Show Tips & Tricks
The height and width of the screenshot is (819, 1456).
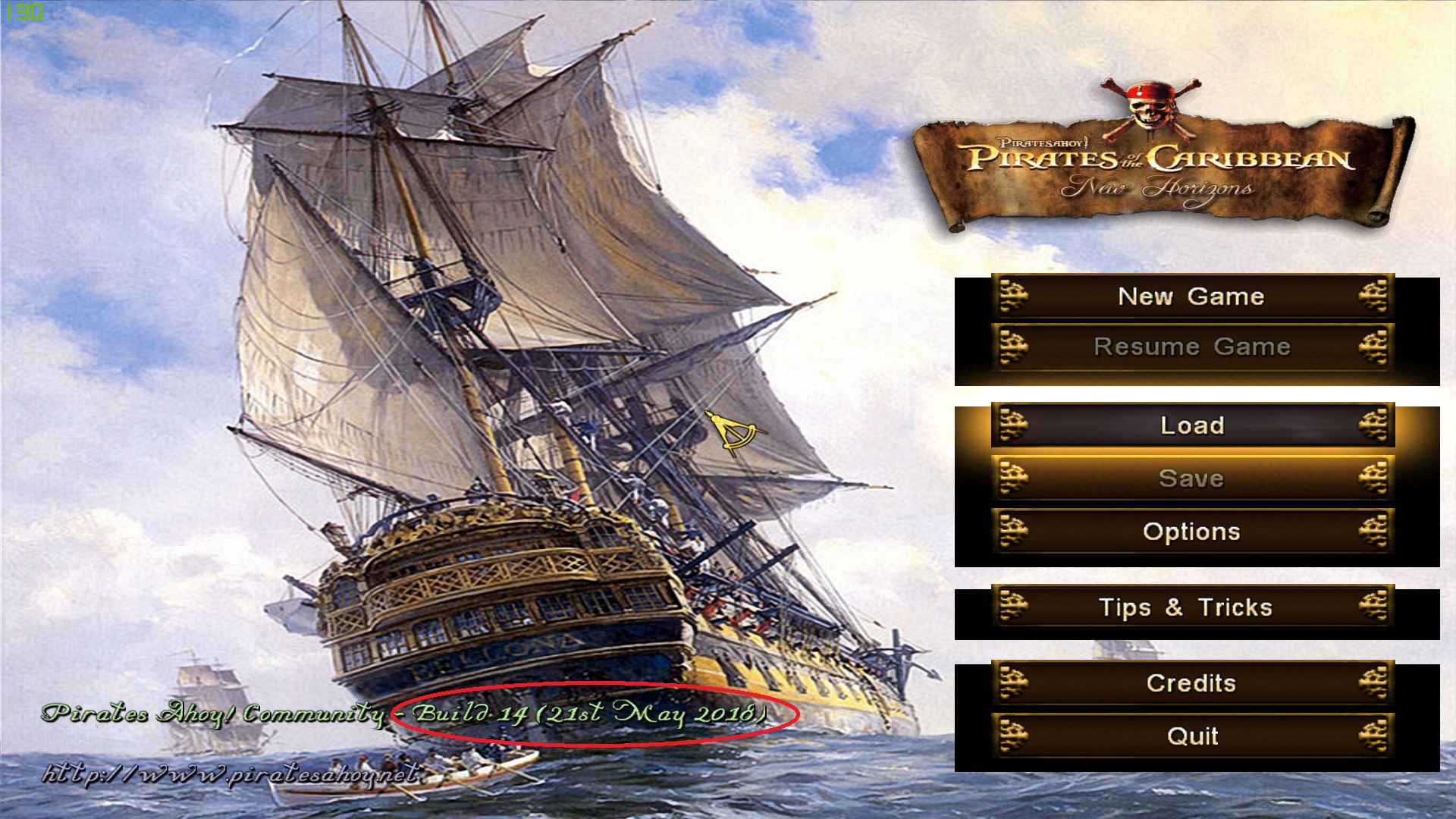(x=1191, y=607)
